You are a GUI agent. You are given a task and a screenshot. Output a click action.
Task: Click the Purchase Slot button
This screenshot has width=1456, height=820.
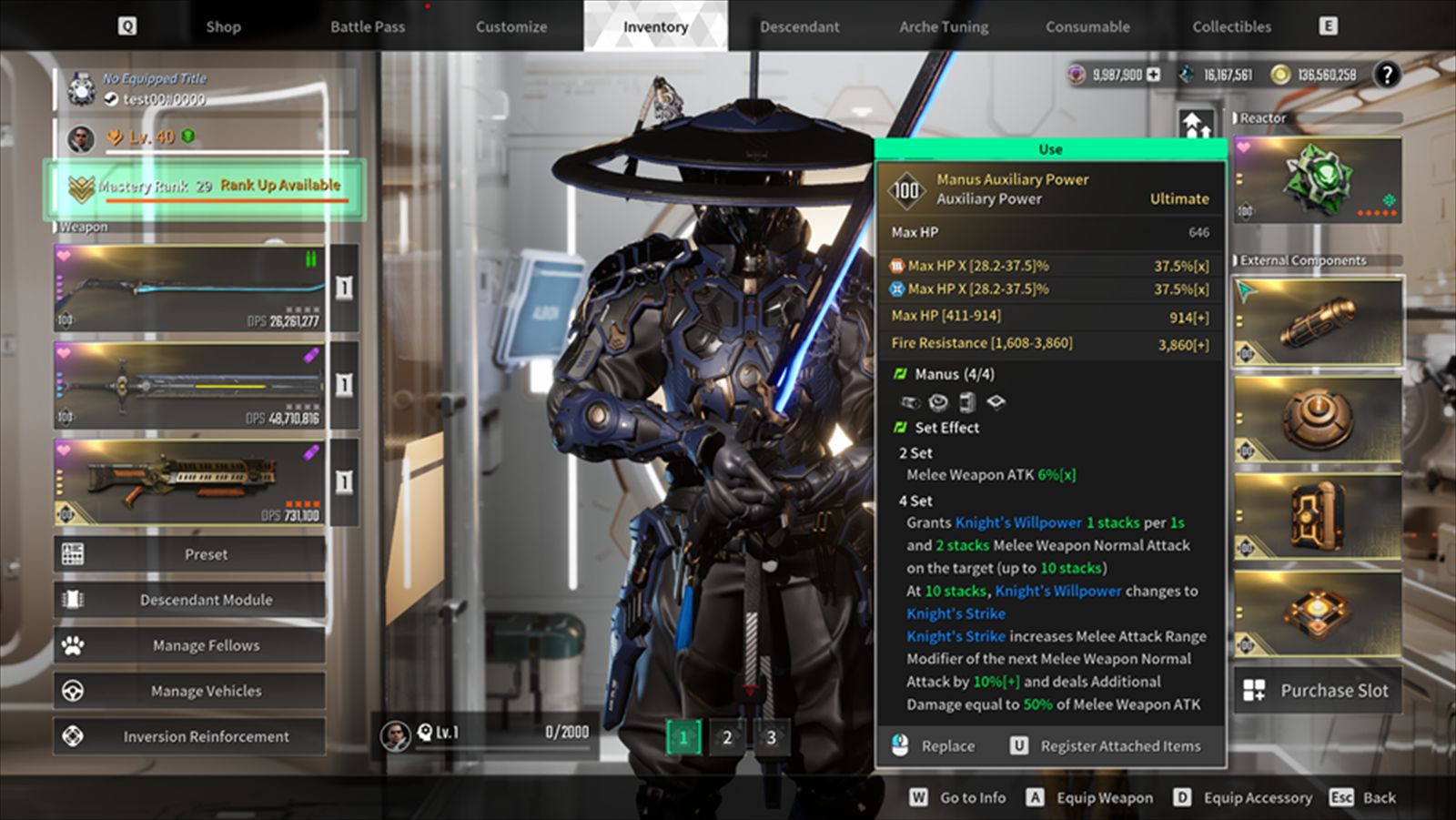pyautogui.click(x=1318, y=691)
